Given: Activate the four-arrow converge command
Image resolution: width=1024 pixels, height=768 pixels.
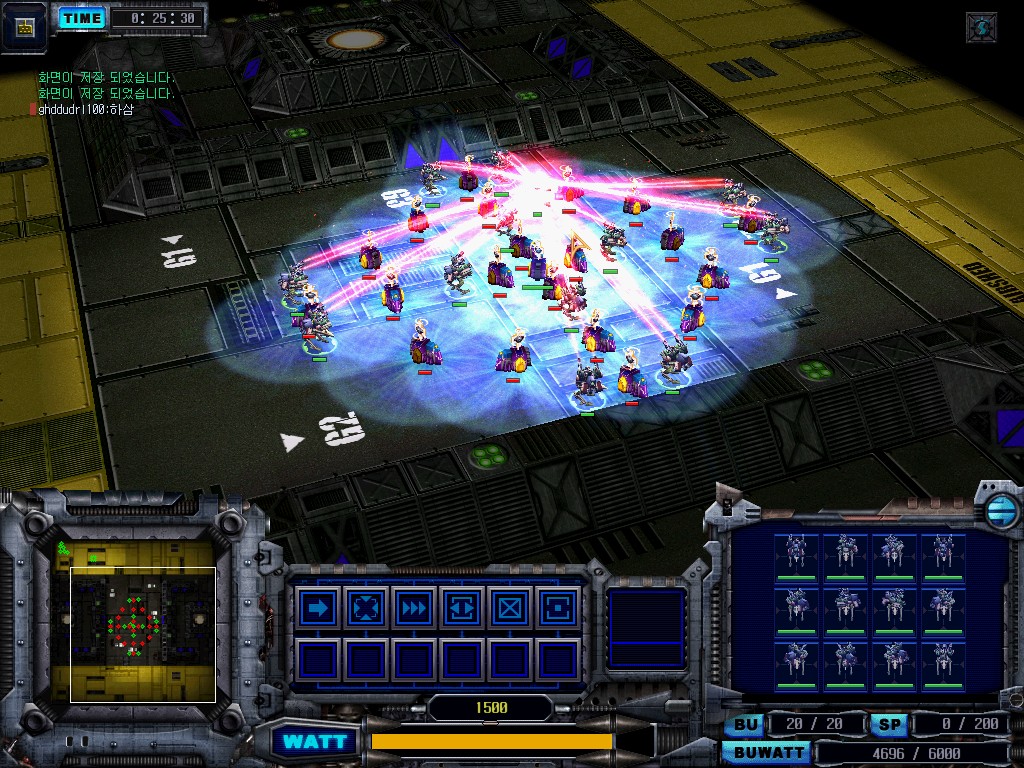Looking at the screenshot, I should click(x=366, y=607).
